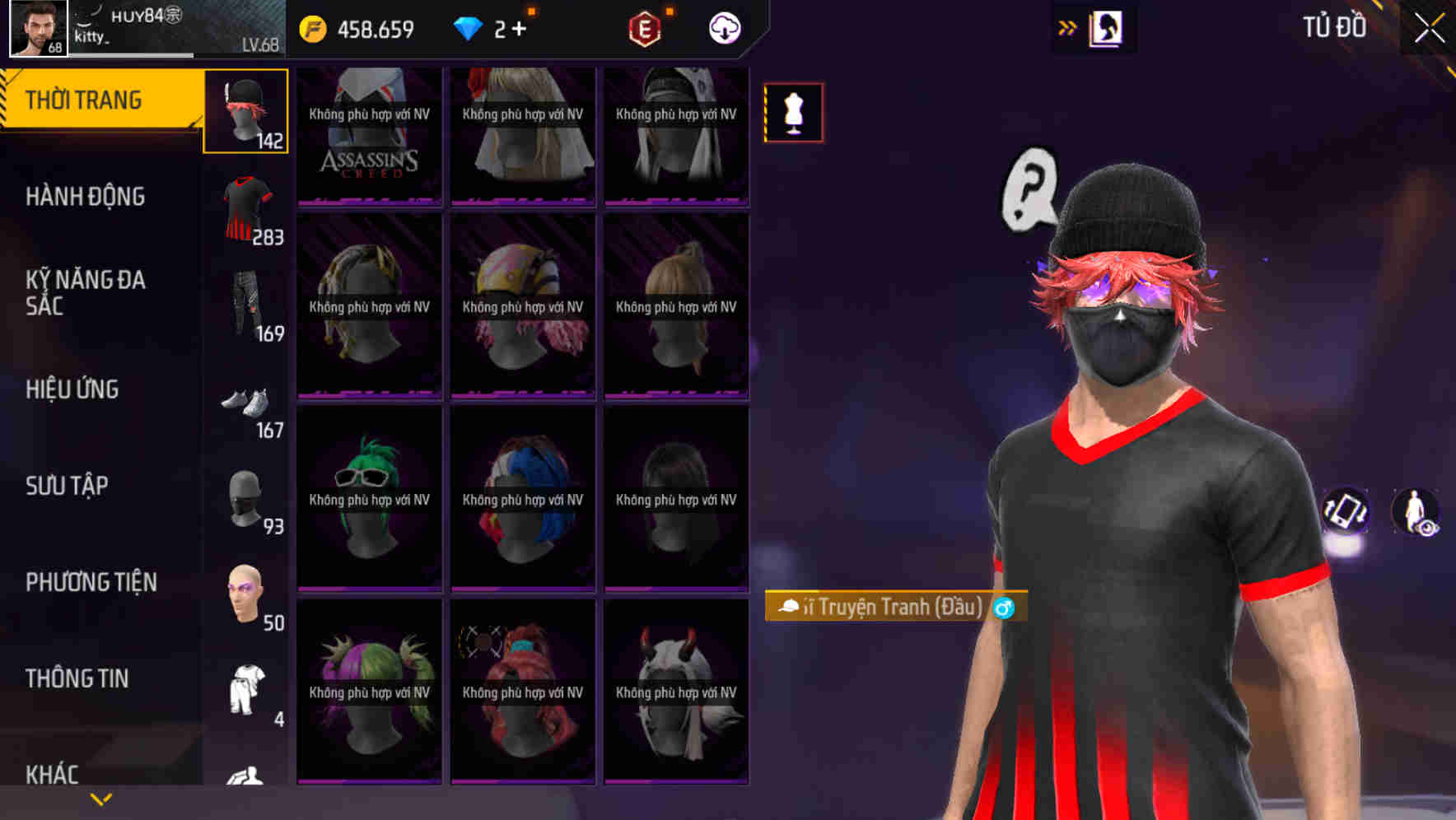Click the mannequin try-on icon
The image size is (1456, 820).
pyautogui.click(x=793, y=113)
